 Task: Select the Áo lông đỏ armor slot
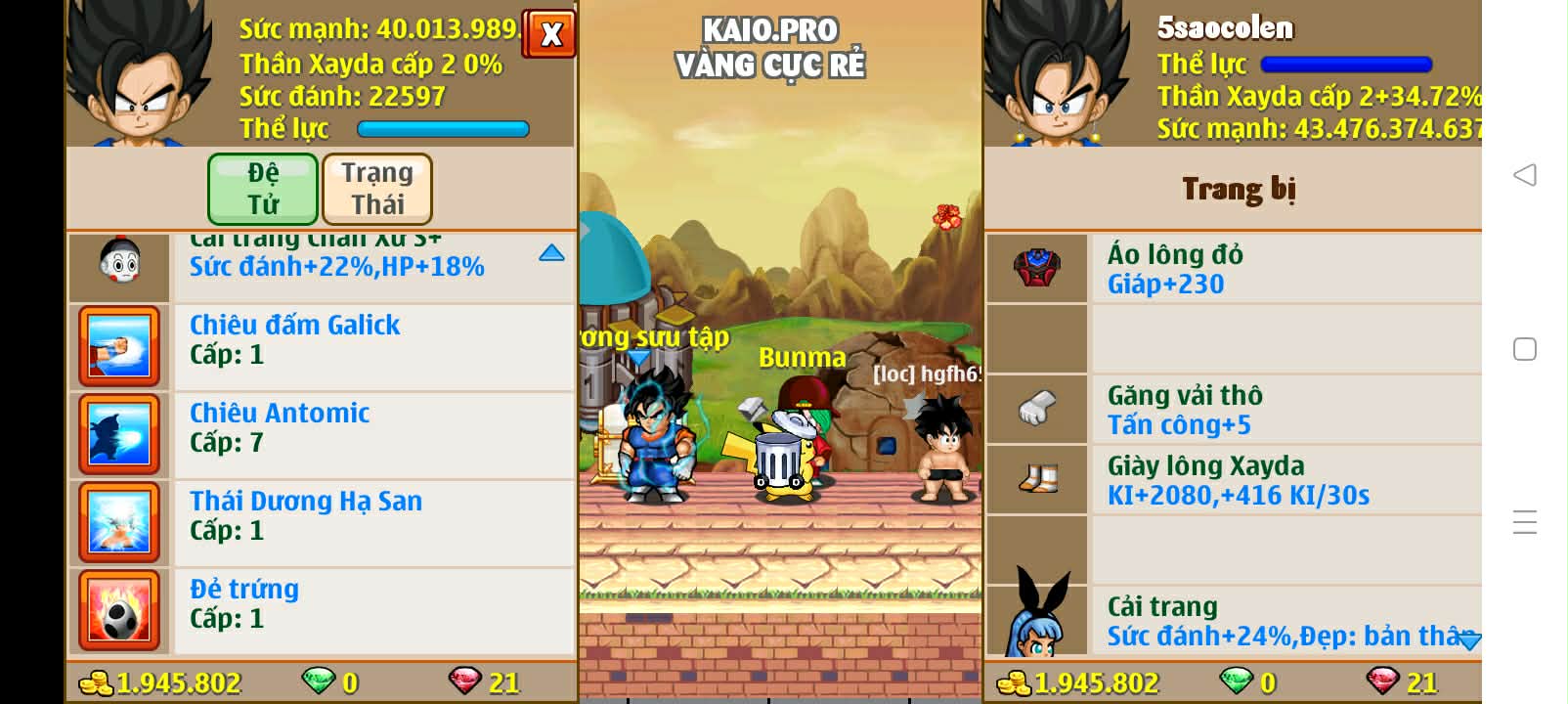click(x=1232, y=269)
